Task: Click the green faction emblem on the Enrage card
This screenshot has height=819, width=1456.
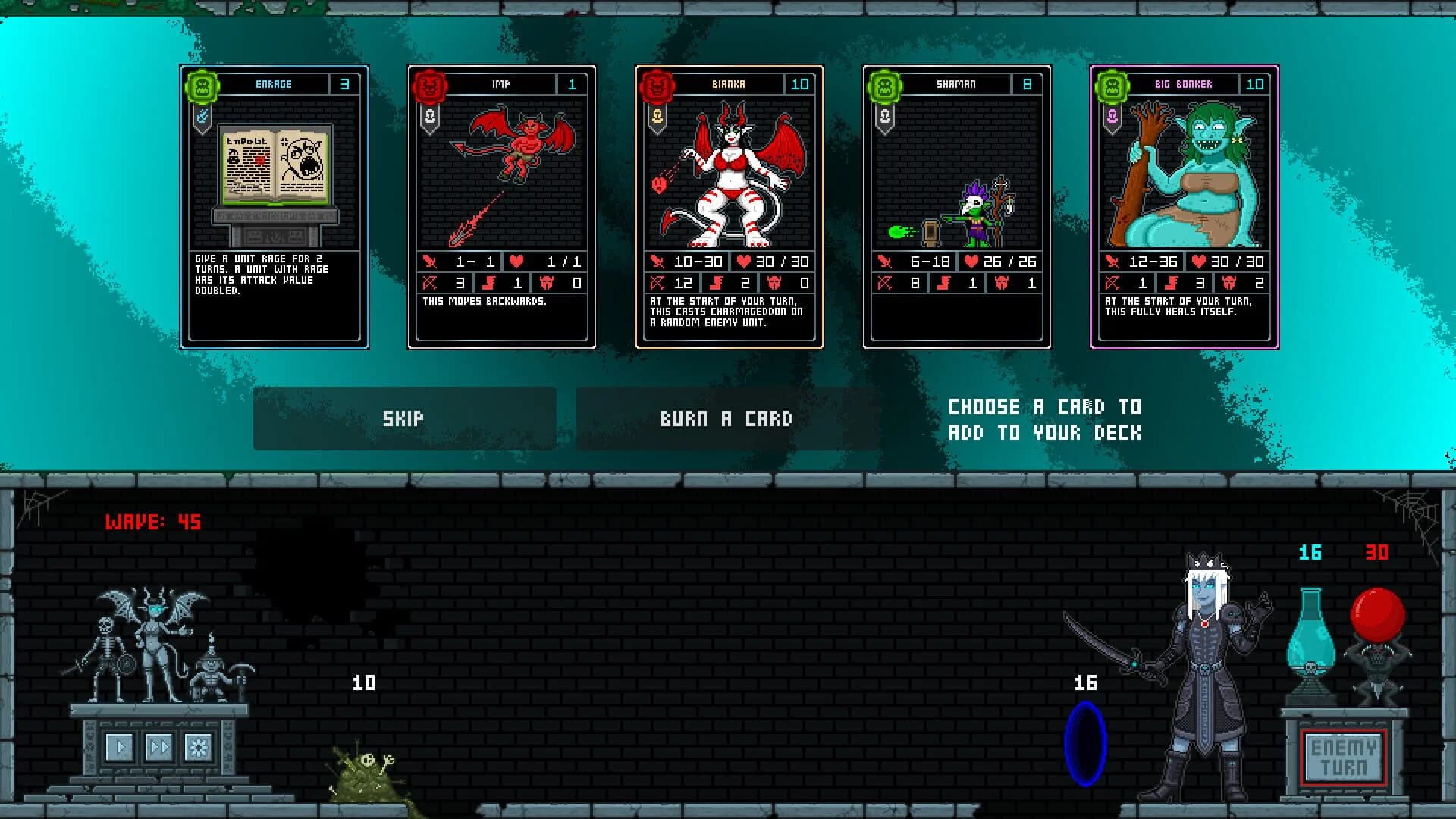Action: click(201, 84)
